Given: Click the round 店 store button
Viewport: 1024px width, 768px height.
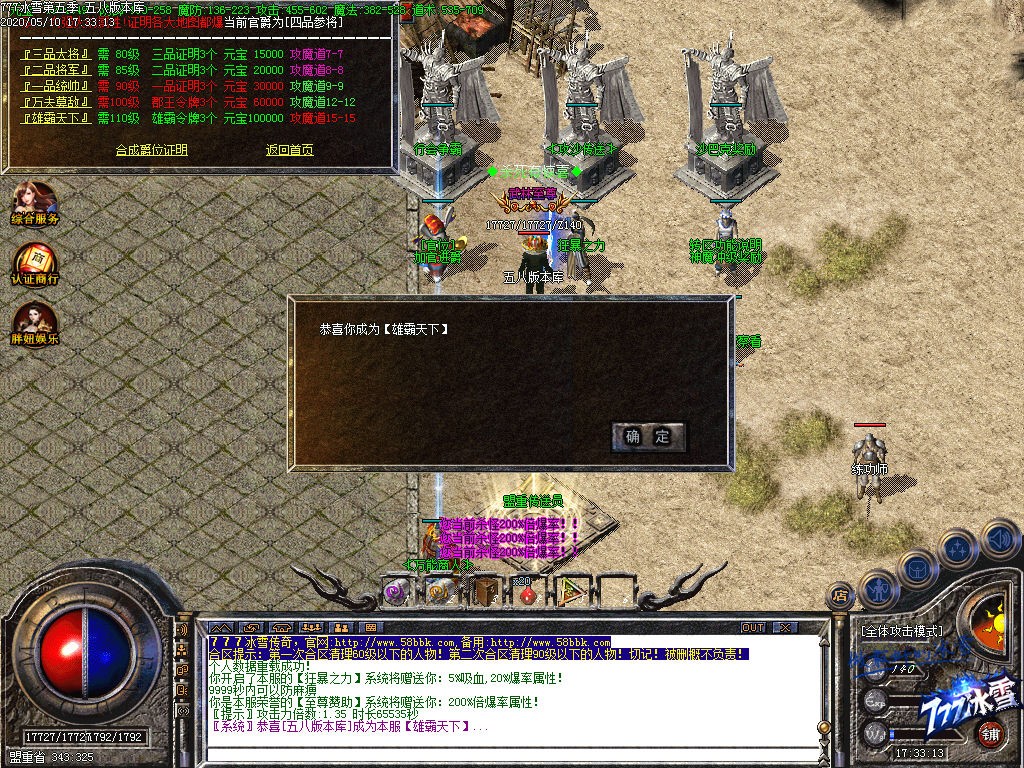Looking at the screenshot, I should coord(841,597).
